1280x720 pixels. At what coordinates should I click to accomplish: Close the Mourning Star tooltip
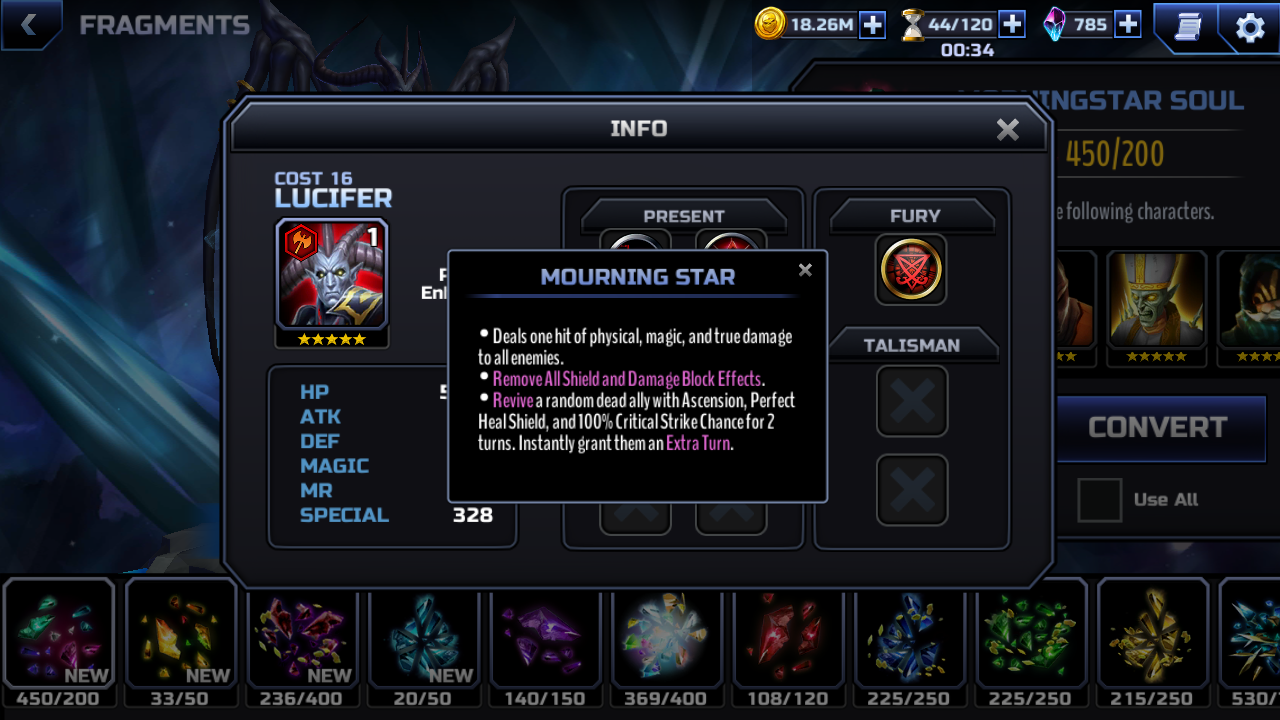(x=805, y=270)
